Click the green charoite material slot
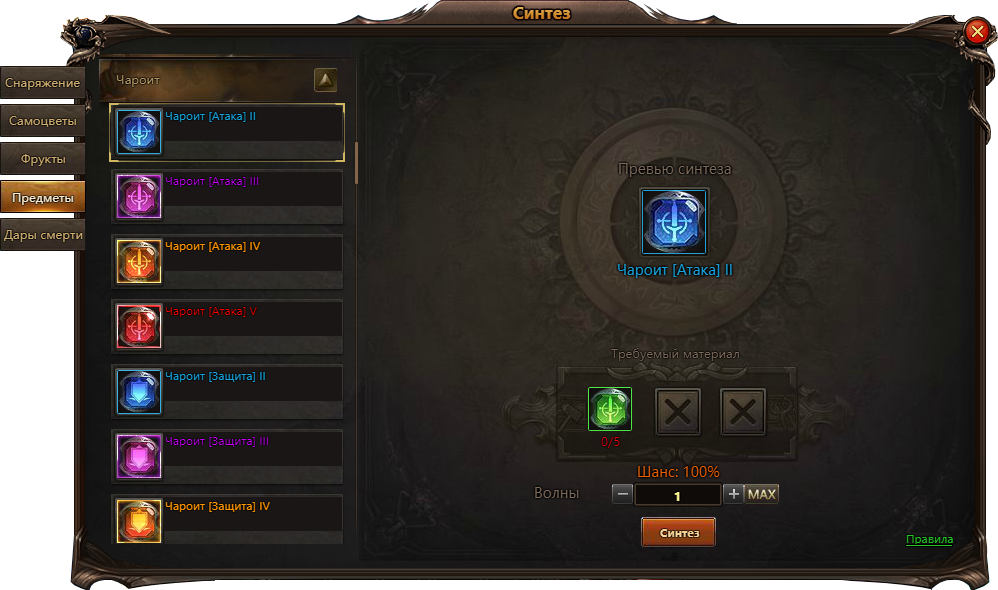Image resolution: width=998 pixels, height=590 pixels. pyautogui.click(x=610, y=410)
